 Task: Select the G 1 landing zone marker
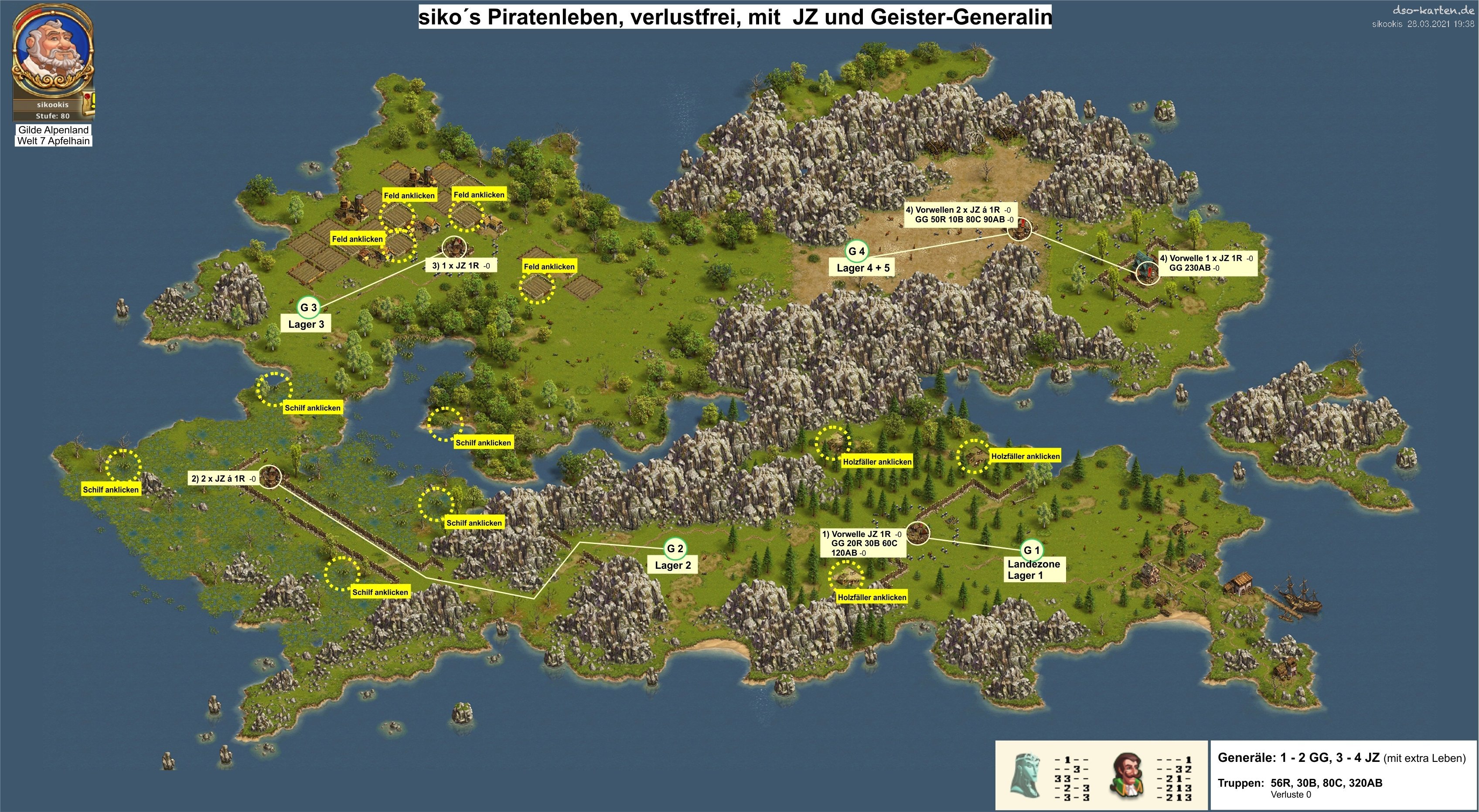tap(1032, 550)
